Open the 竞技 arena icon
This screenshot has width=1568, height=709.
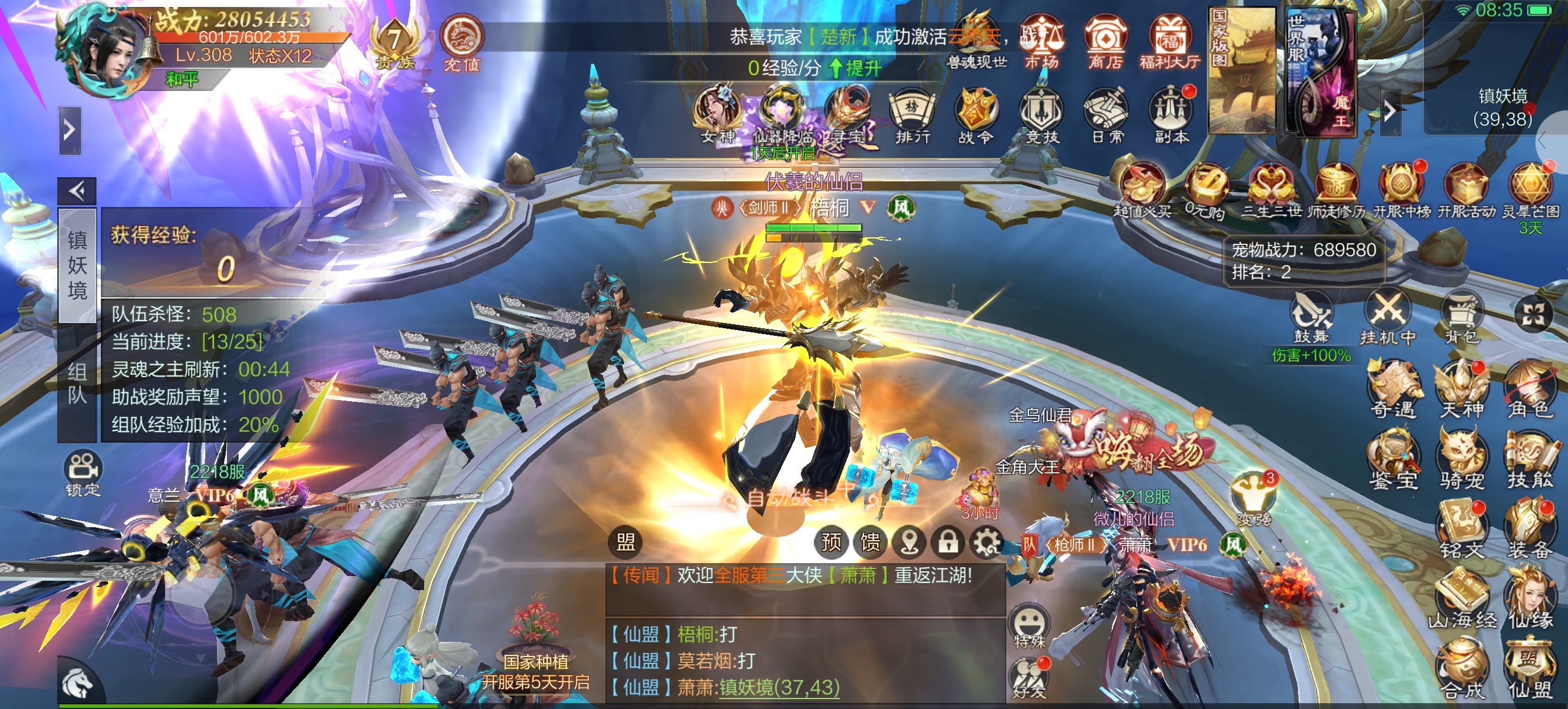coord(1041,117)
